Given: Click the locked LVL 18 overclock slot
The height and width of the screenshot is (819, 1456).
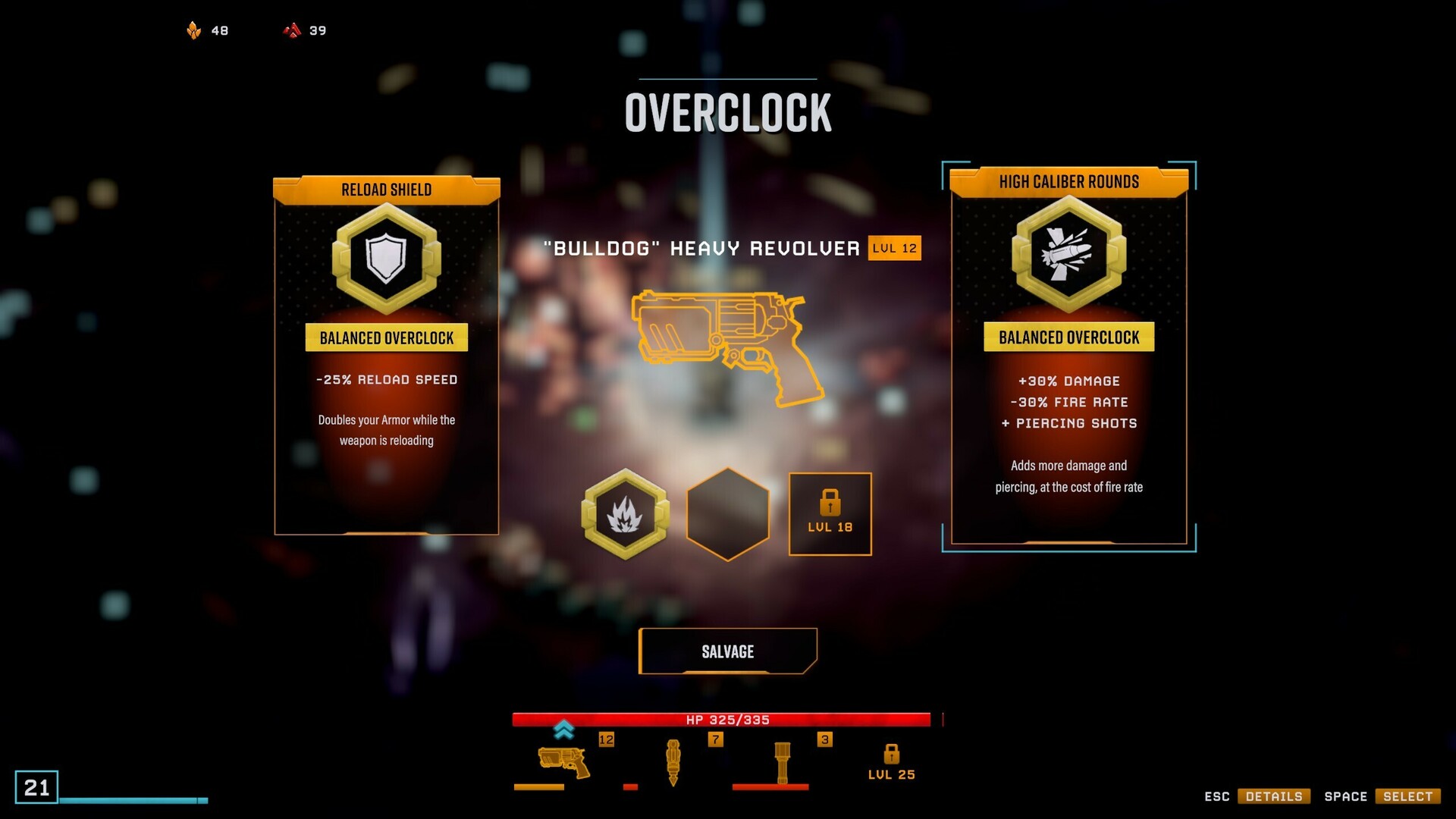Looking at the screenshot, I should point(830,514).
